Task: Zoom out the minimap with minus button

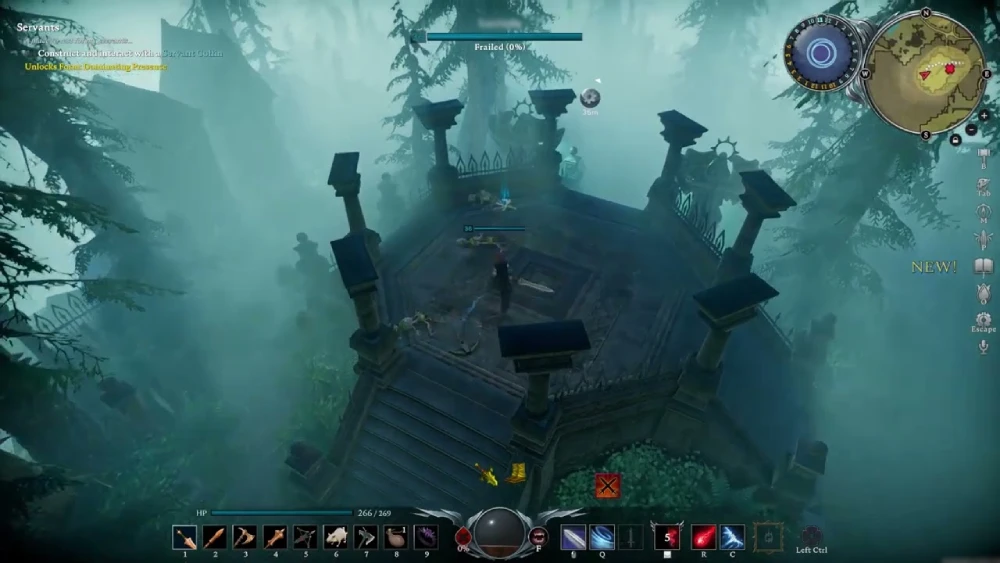Action: 971,131
